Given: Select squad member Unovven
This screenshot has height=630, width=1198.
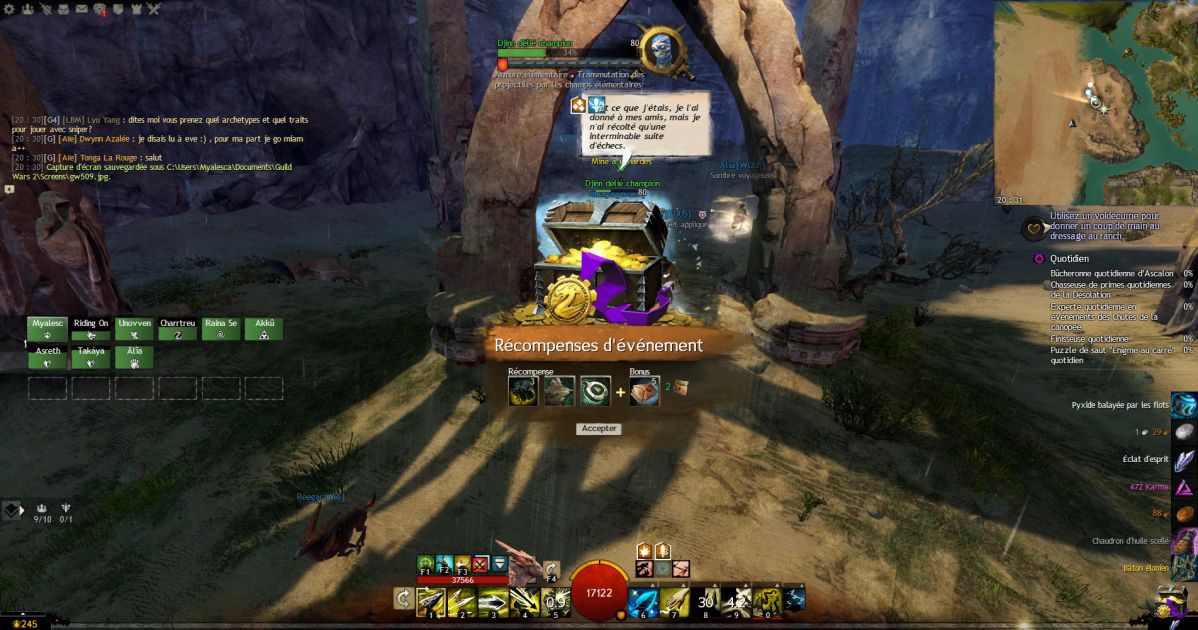Looking at the screenshot, I should point(135,329).
